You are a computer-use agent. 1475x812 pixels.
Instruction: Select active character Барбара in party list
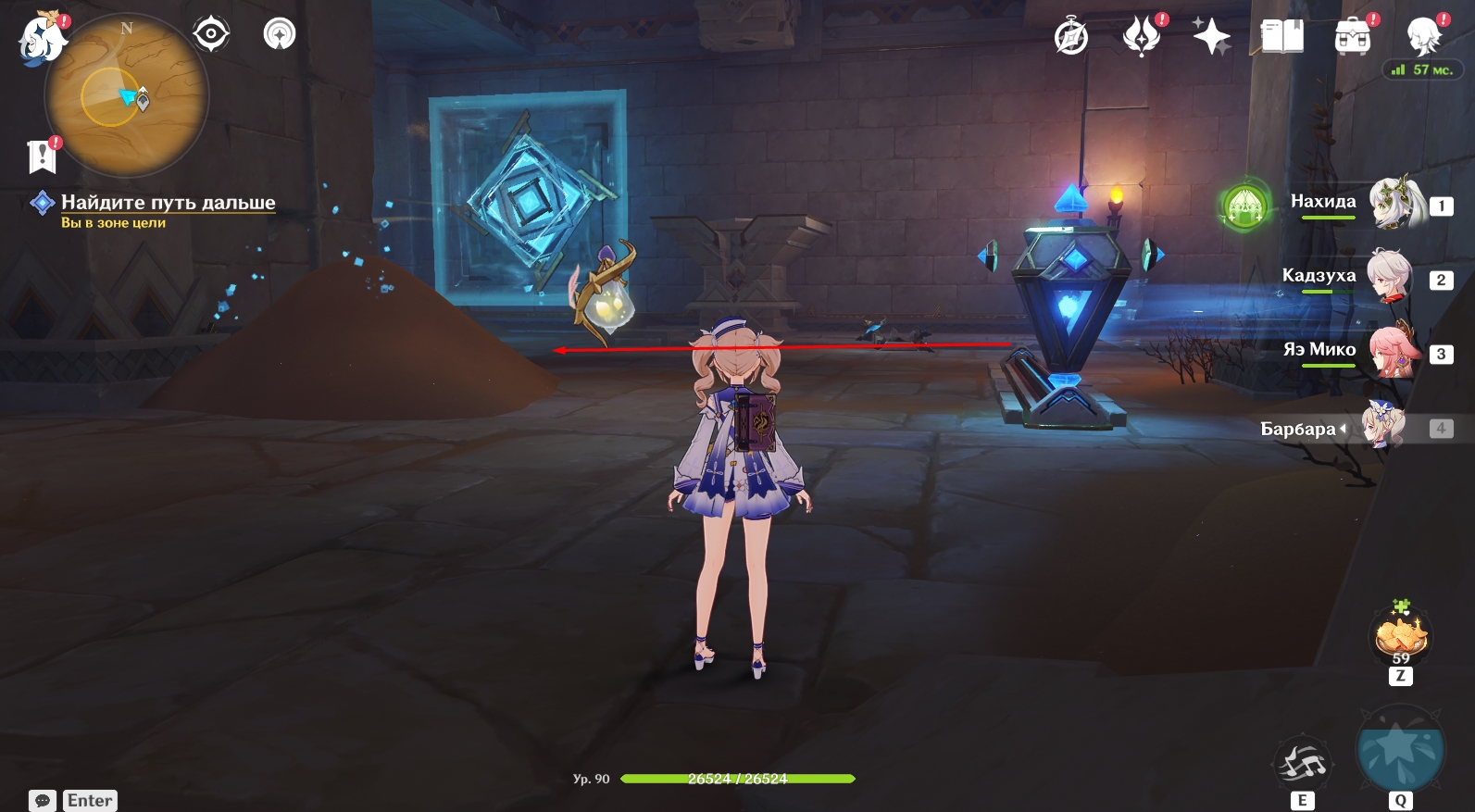point(1386,428)
